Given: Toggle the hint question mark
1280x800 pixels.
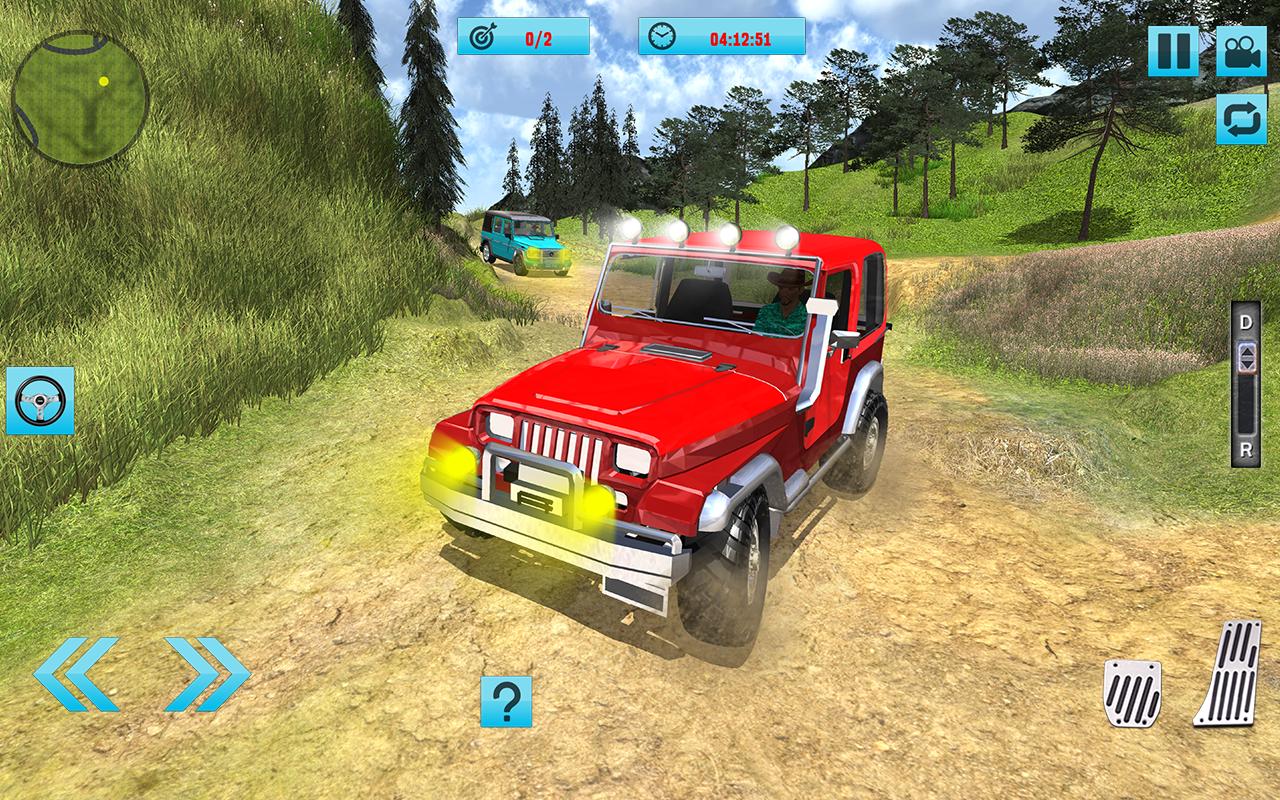Looking at the screenshot, I should tap(505, 700).
